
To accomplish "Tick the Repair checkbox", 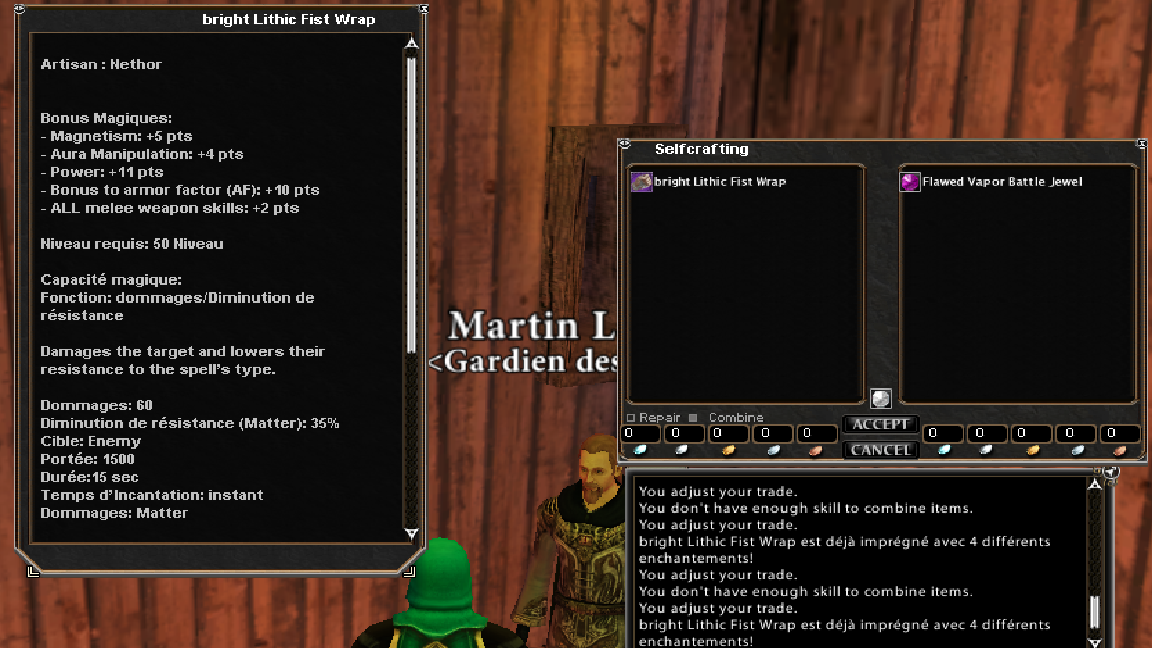I will [631, 418].
